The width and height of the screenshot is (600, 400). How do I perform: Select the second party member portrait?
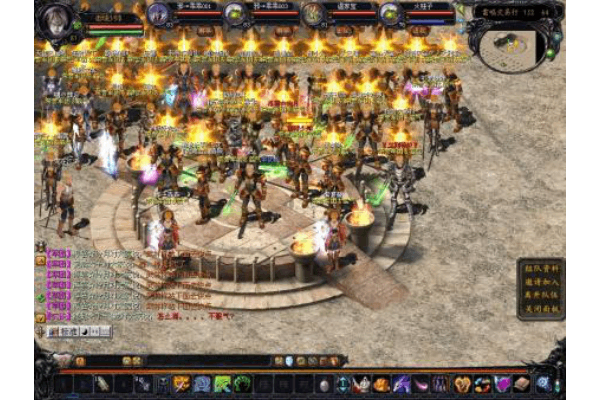tap(236, 14)
